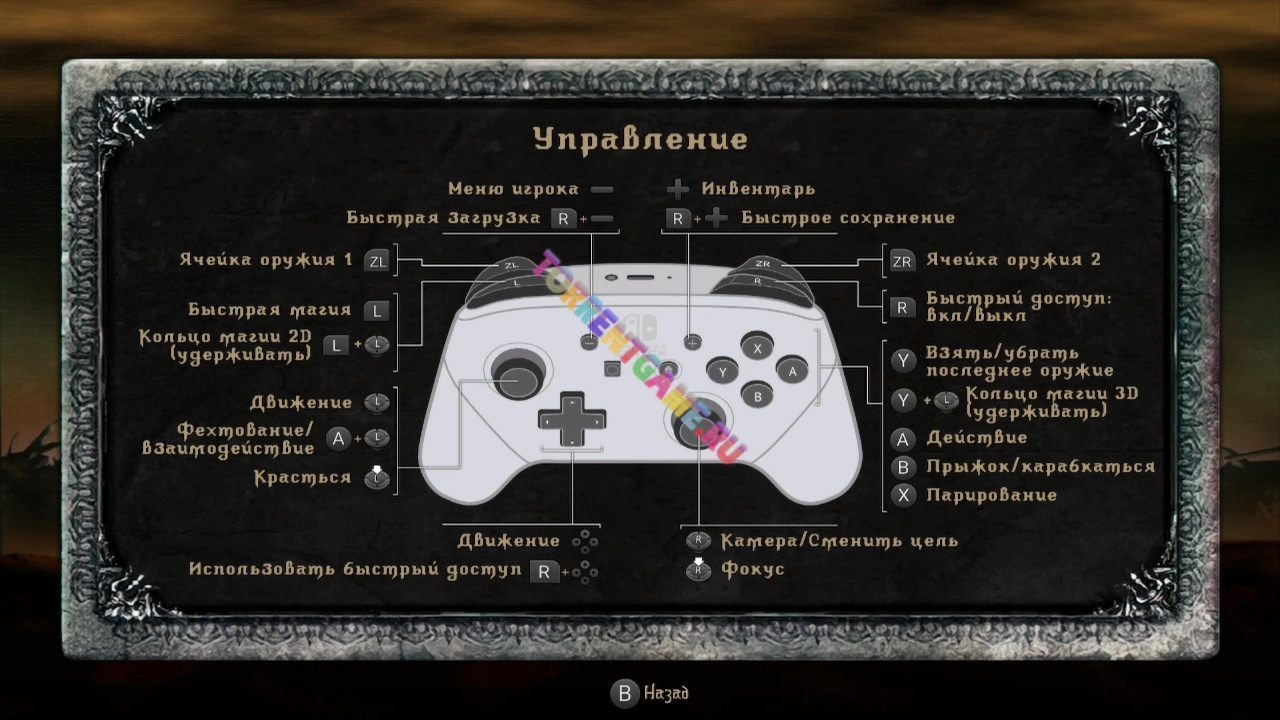This screenshot has height=720, width=1280.
Task: Click the Home button on the controller diagram
Action: 669,367
